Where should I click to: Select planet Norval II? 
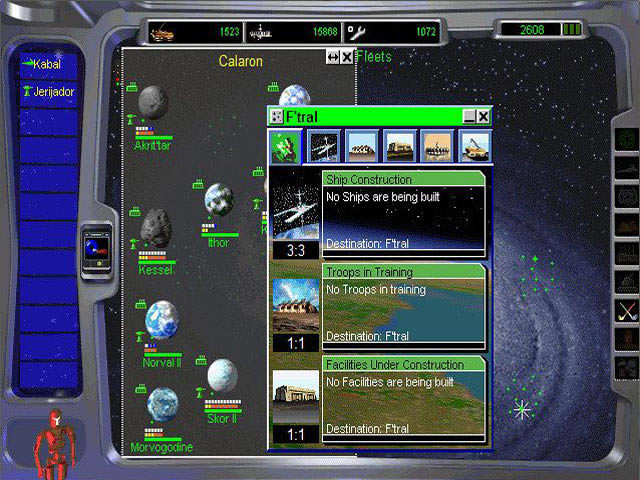click(x=161, y=320)
